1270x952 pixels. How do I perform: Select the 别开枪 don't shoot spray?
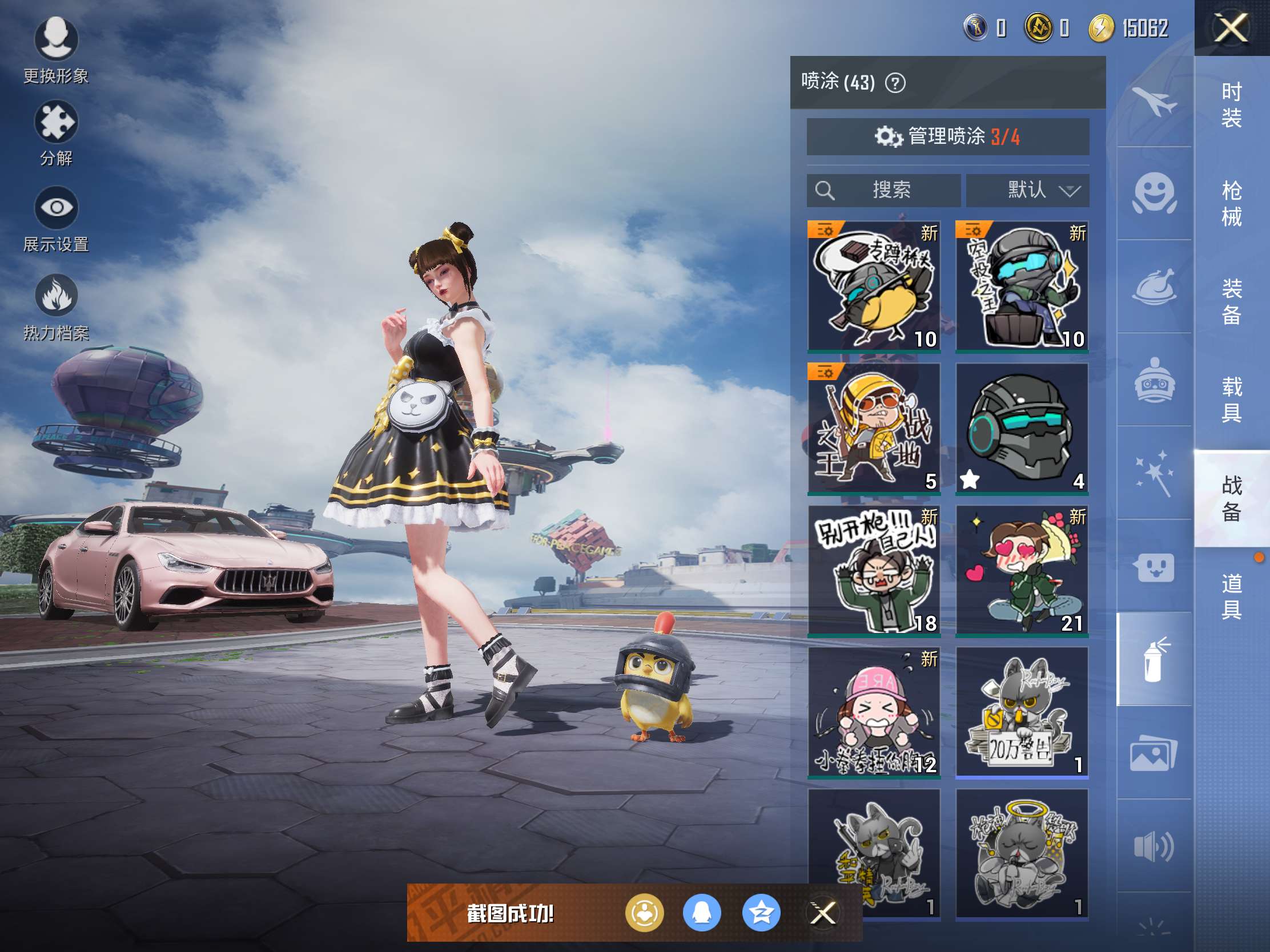coord(874,570)
